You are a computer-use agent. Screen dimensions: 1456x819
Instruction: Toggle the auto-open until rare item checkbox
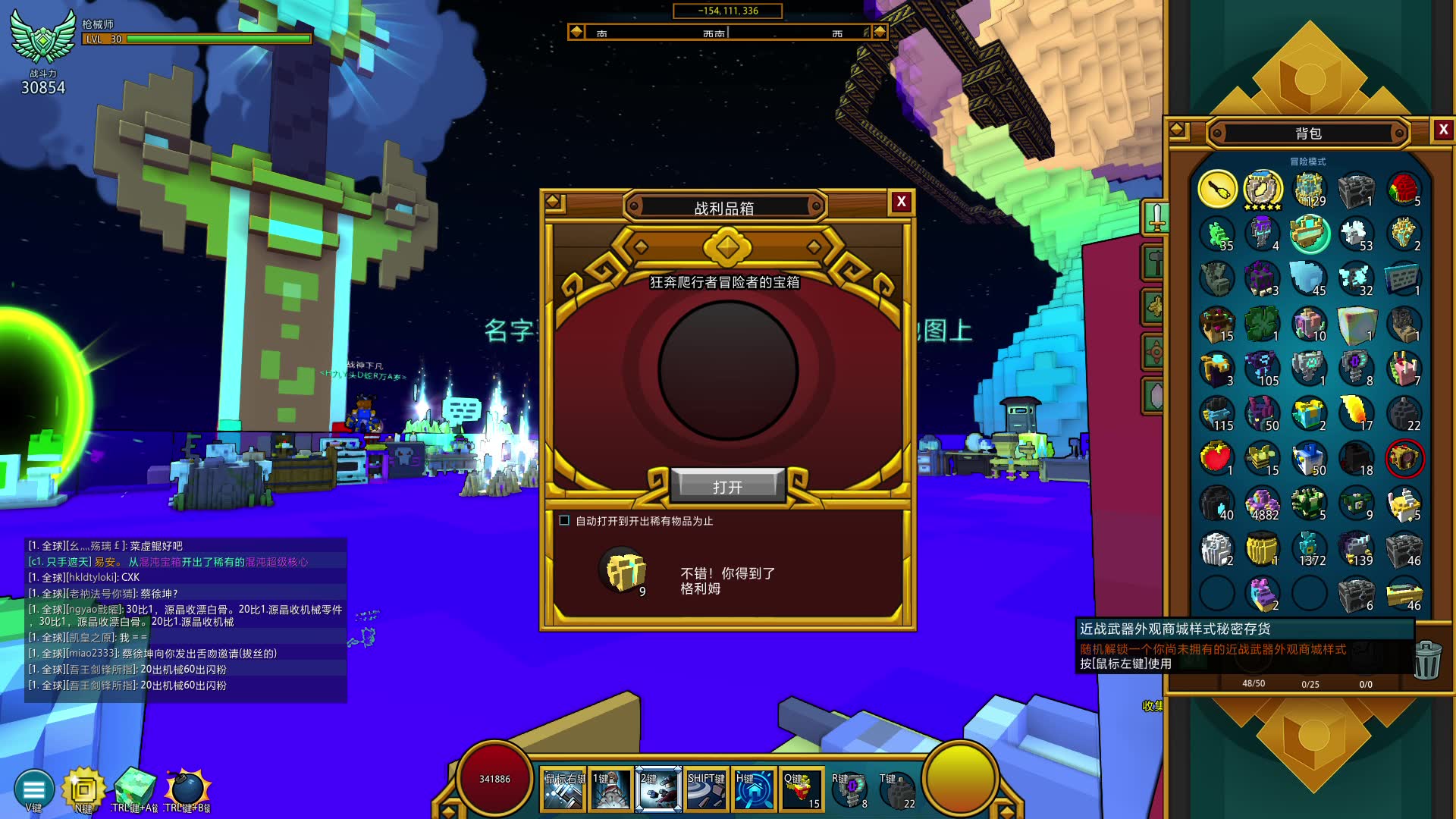564,520
